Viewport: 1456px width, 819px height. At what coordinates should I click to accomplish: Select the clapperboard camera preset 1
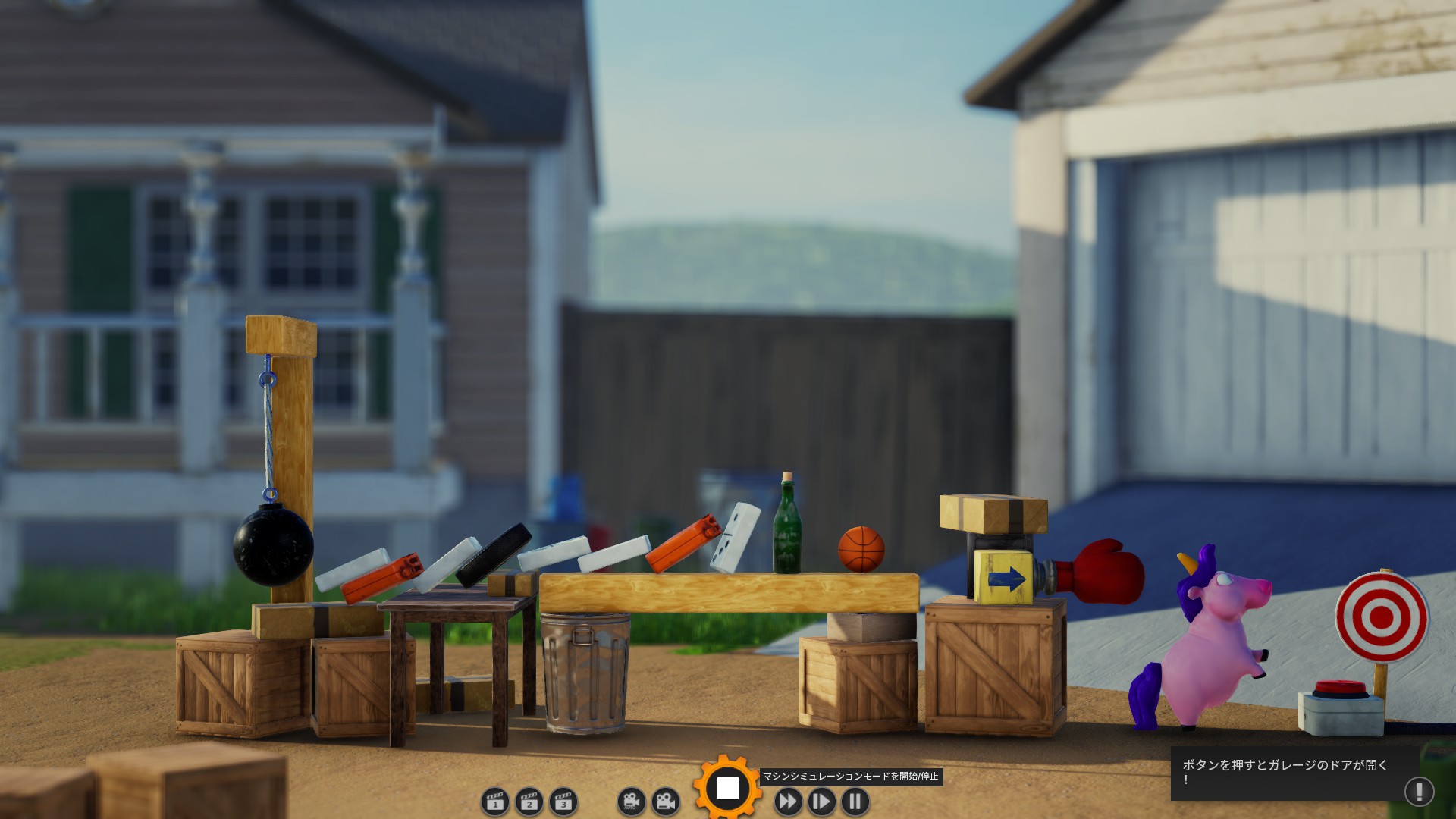coord(495,802)
